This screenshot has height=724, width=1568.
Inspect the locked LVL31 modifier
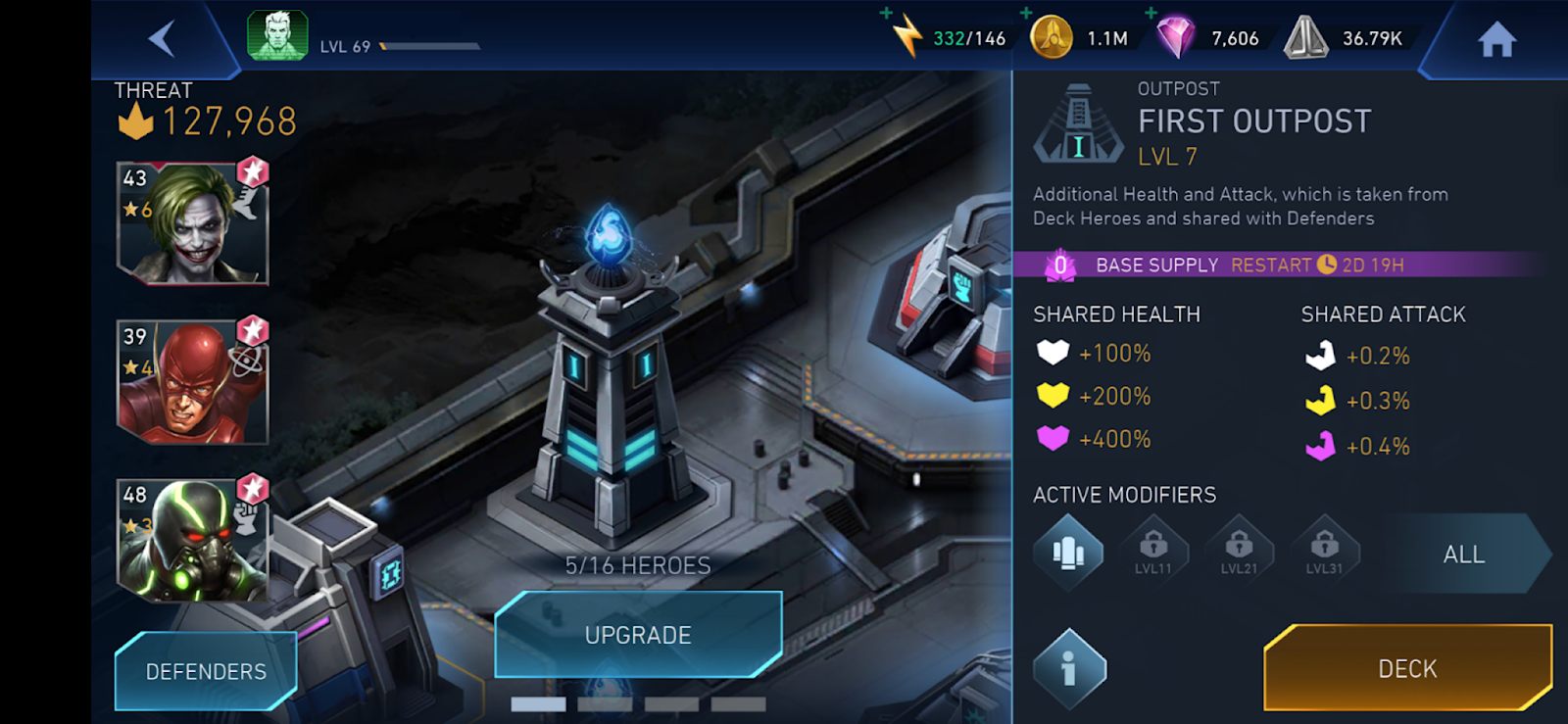(1324, 552)
